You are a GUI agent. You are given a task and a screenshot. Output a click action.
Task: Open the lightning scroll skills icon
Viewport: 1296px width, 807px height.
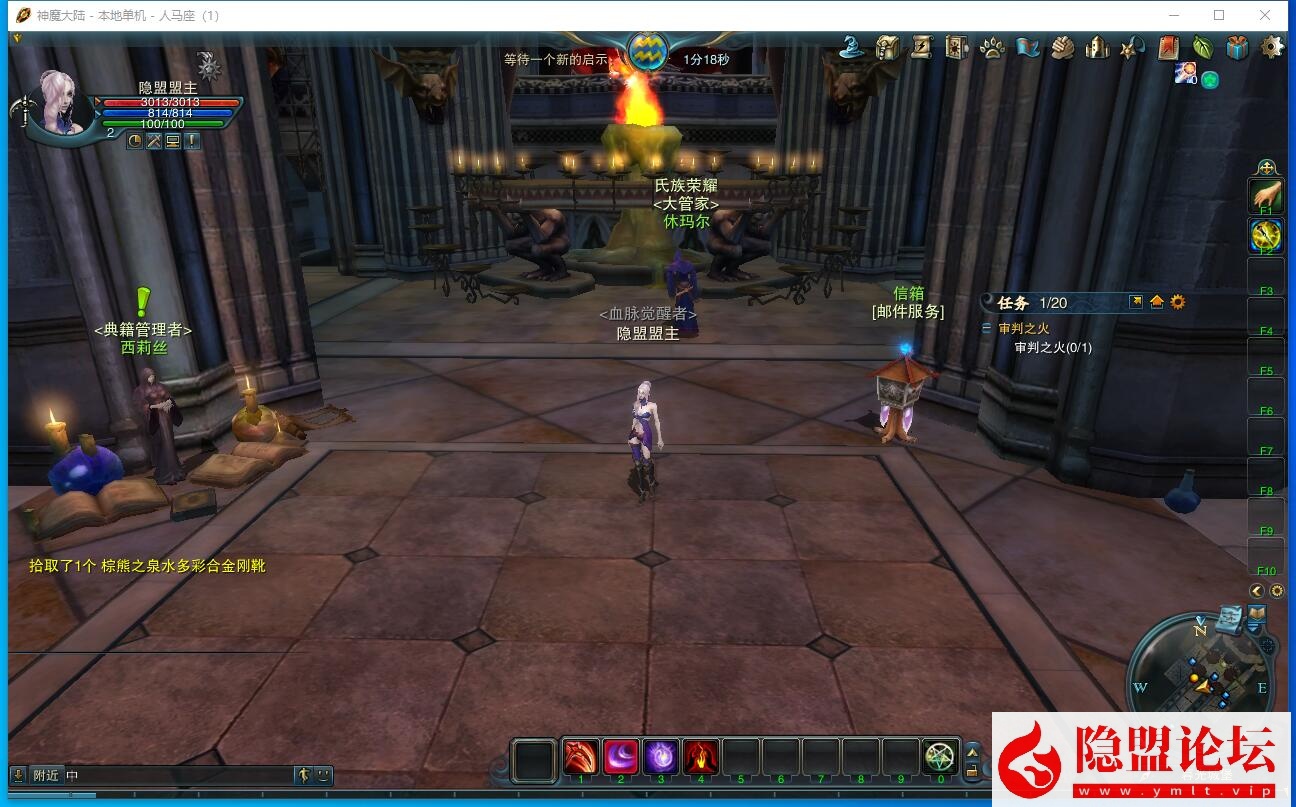[922, 47]
